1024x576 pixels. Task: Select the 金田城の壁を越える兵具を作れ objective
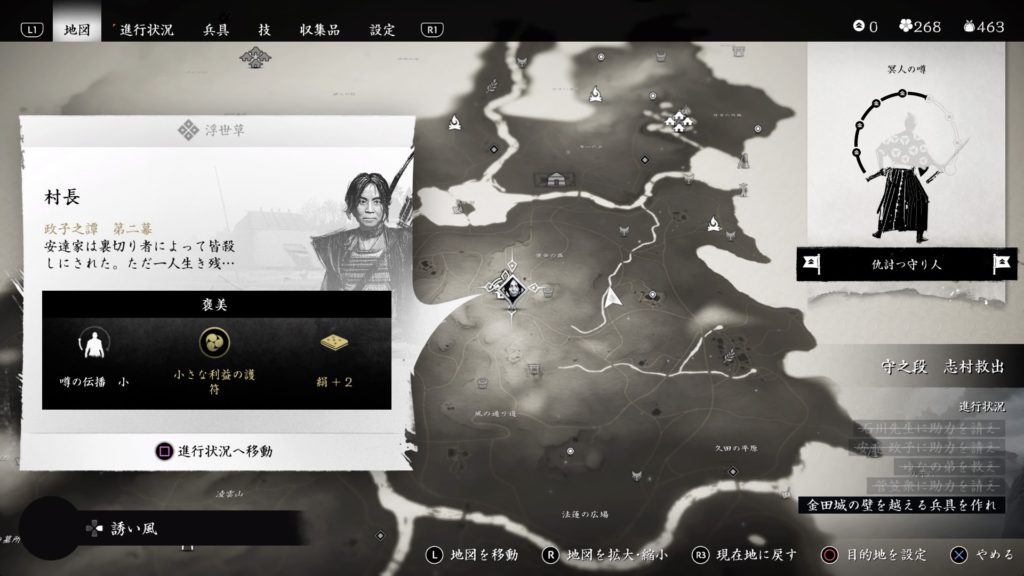point(904,505)
